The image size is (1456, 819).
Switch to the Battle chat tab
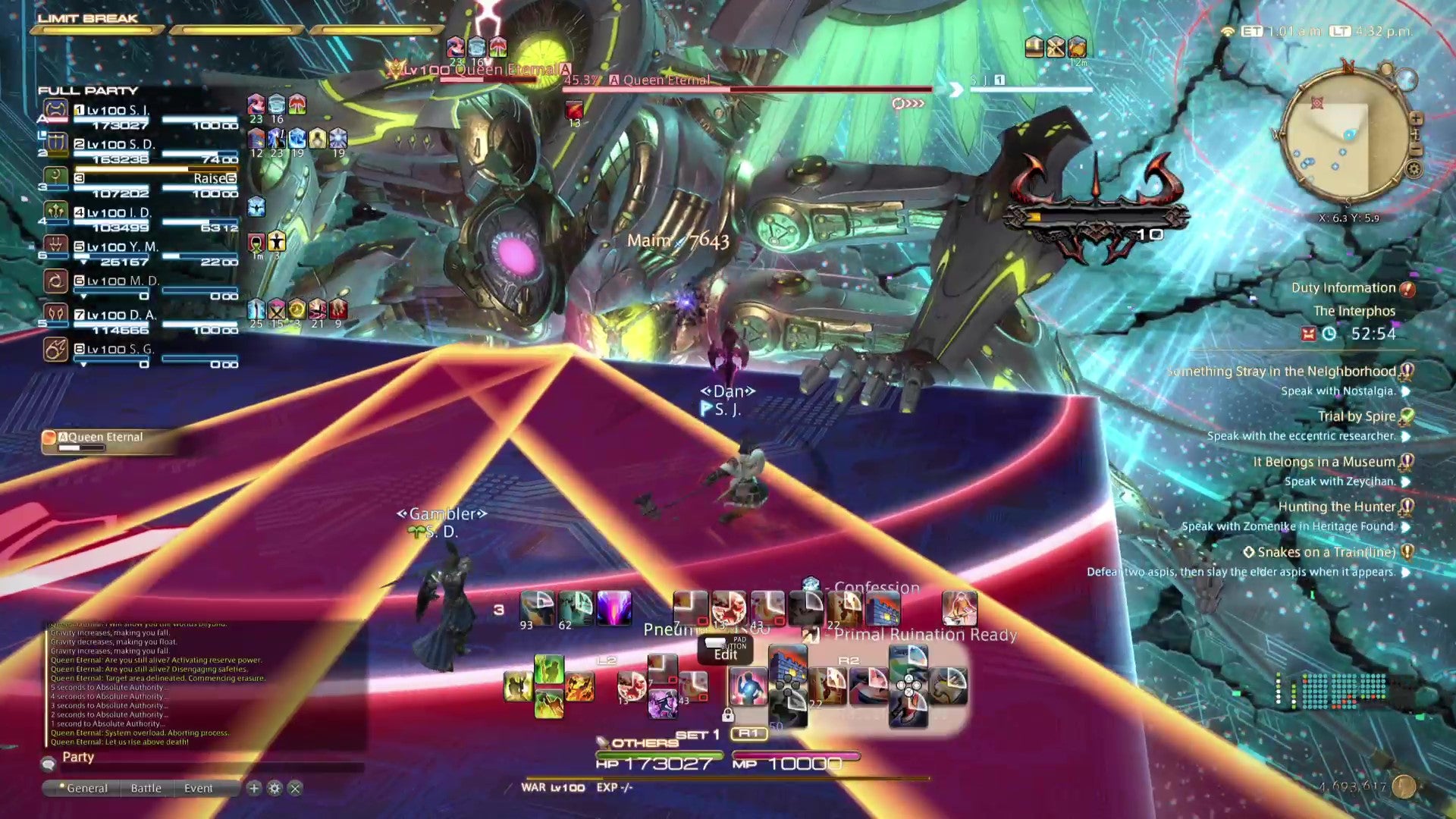[x=147, y=788]
